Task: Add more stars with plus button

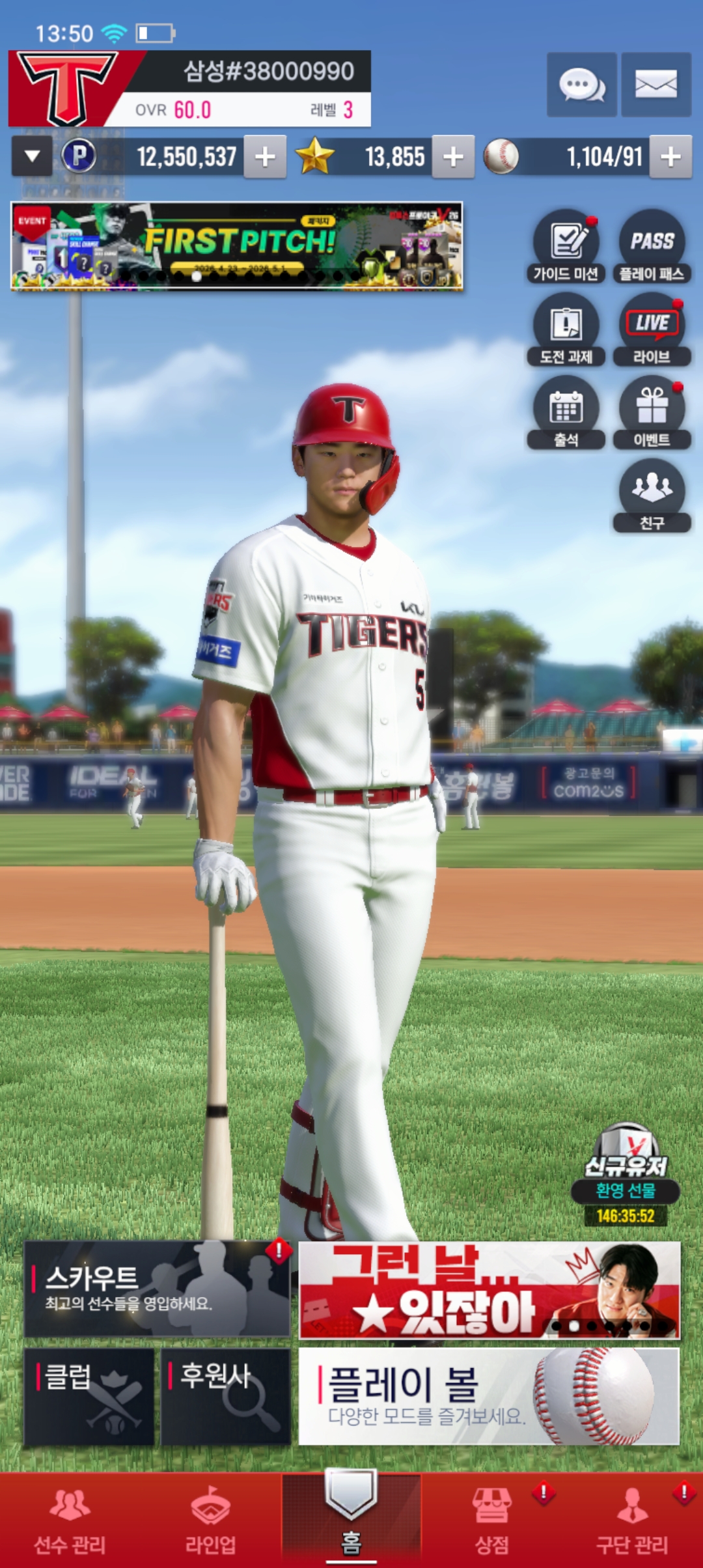Action: [x=453, y=157]
